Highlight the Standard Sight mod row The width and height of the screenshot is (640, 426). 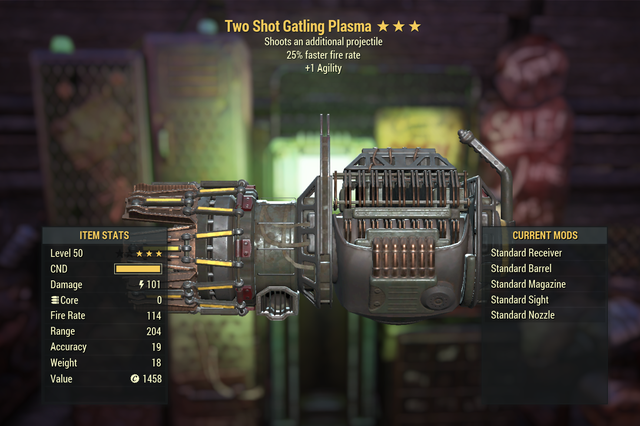tap(520, 300)
